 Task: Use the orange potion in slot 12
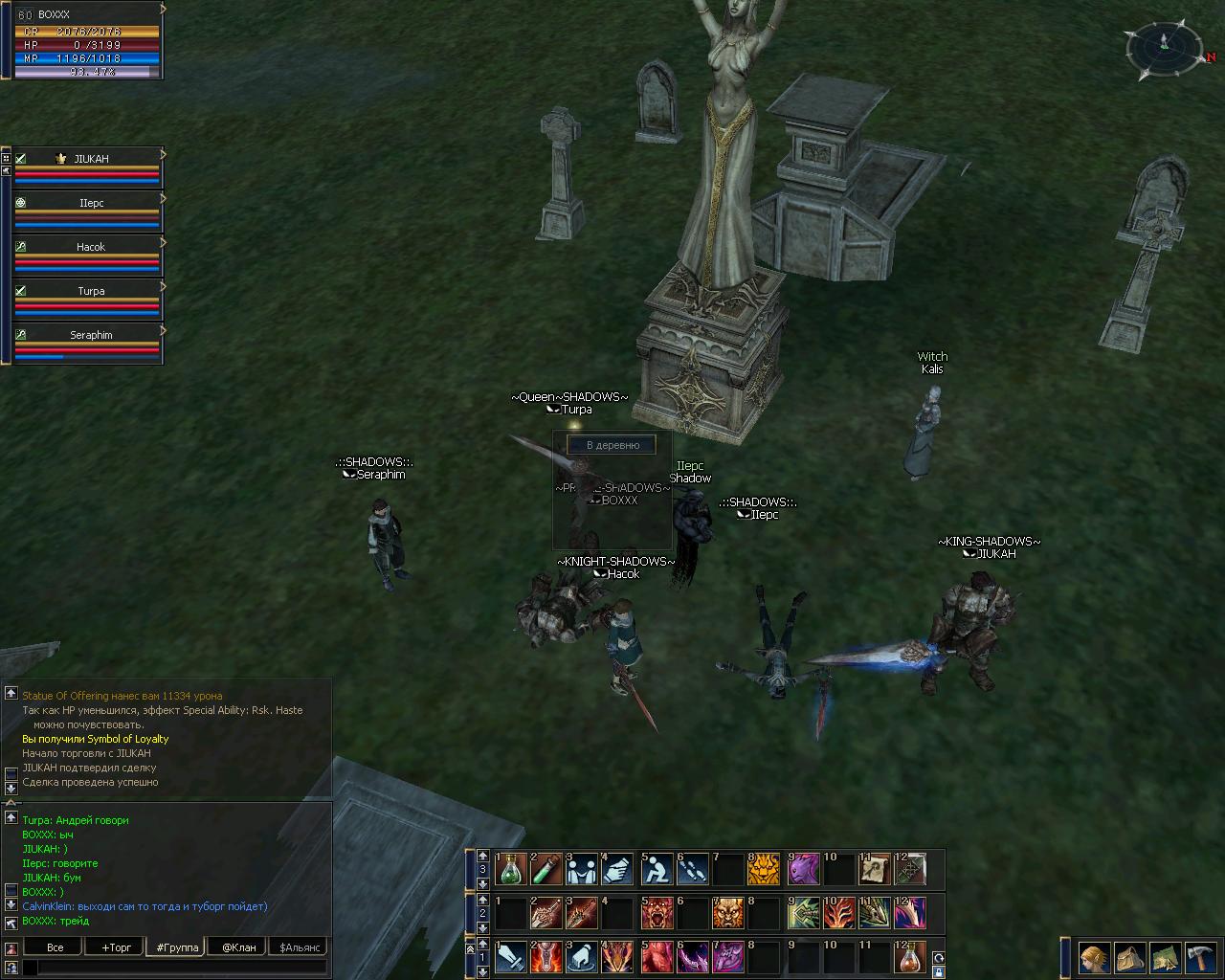pyautogui.click(x=910, y=957)
